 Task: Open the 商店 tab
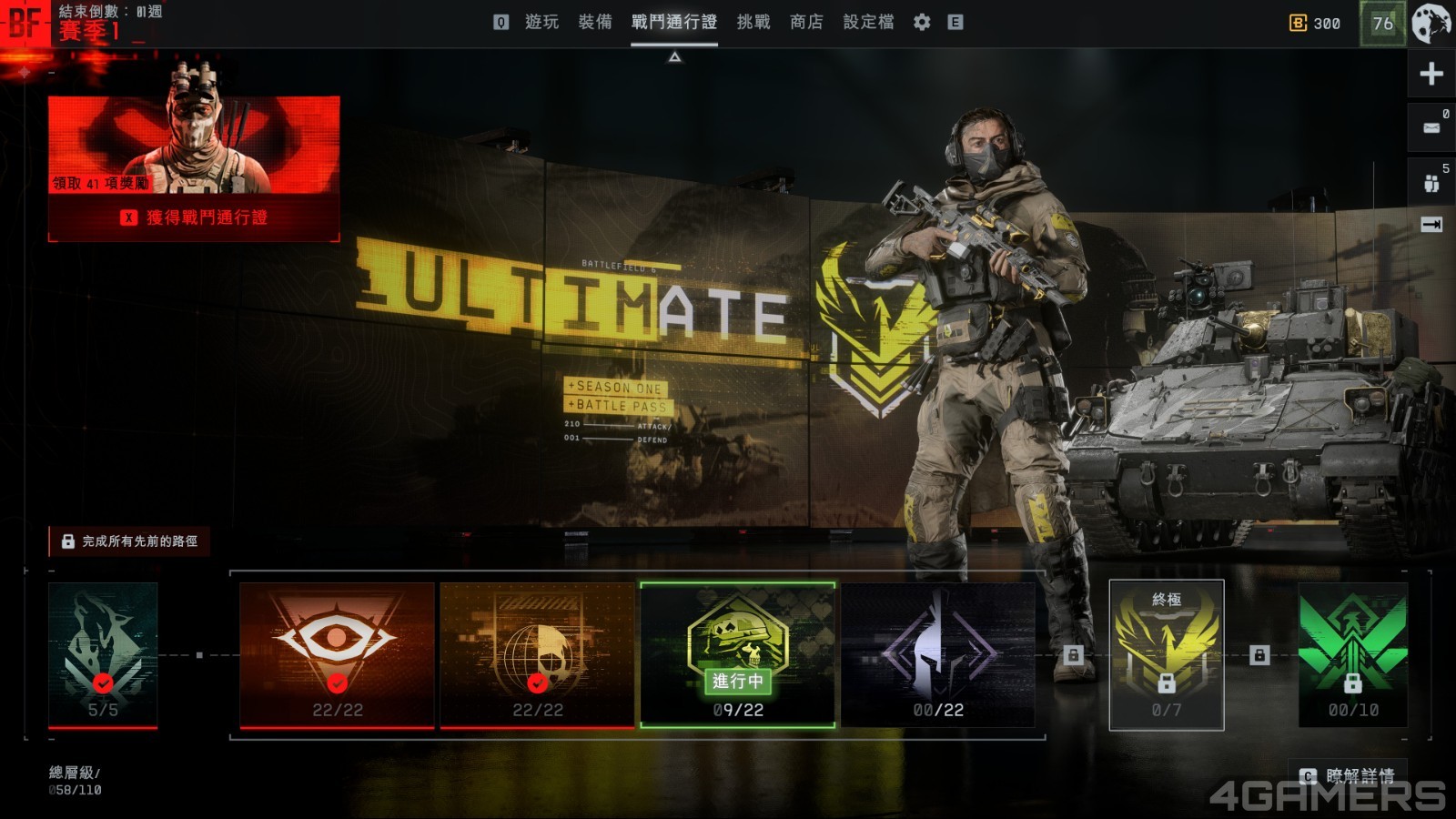point(806,22)
